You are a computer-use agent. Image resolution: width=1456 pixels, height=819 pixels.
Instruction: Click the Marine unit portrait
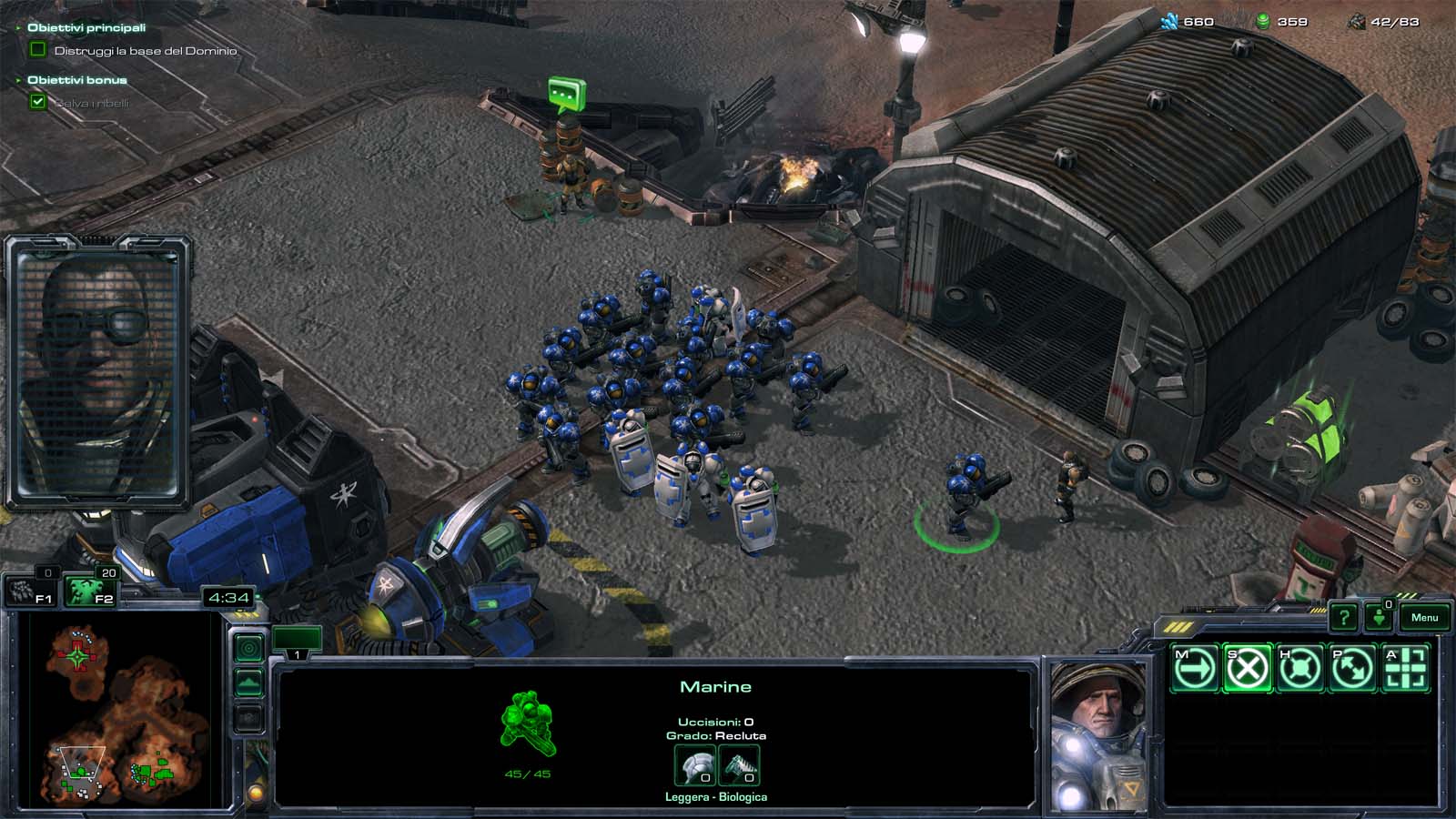coord(1098,735)
